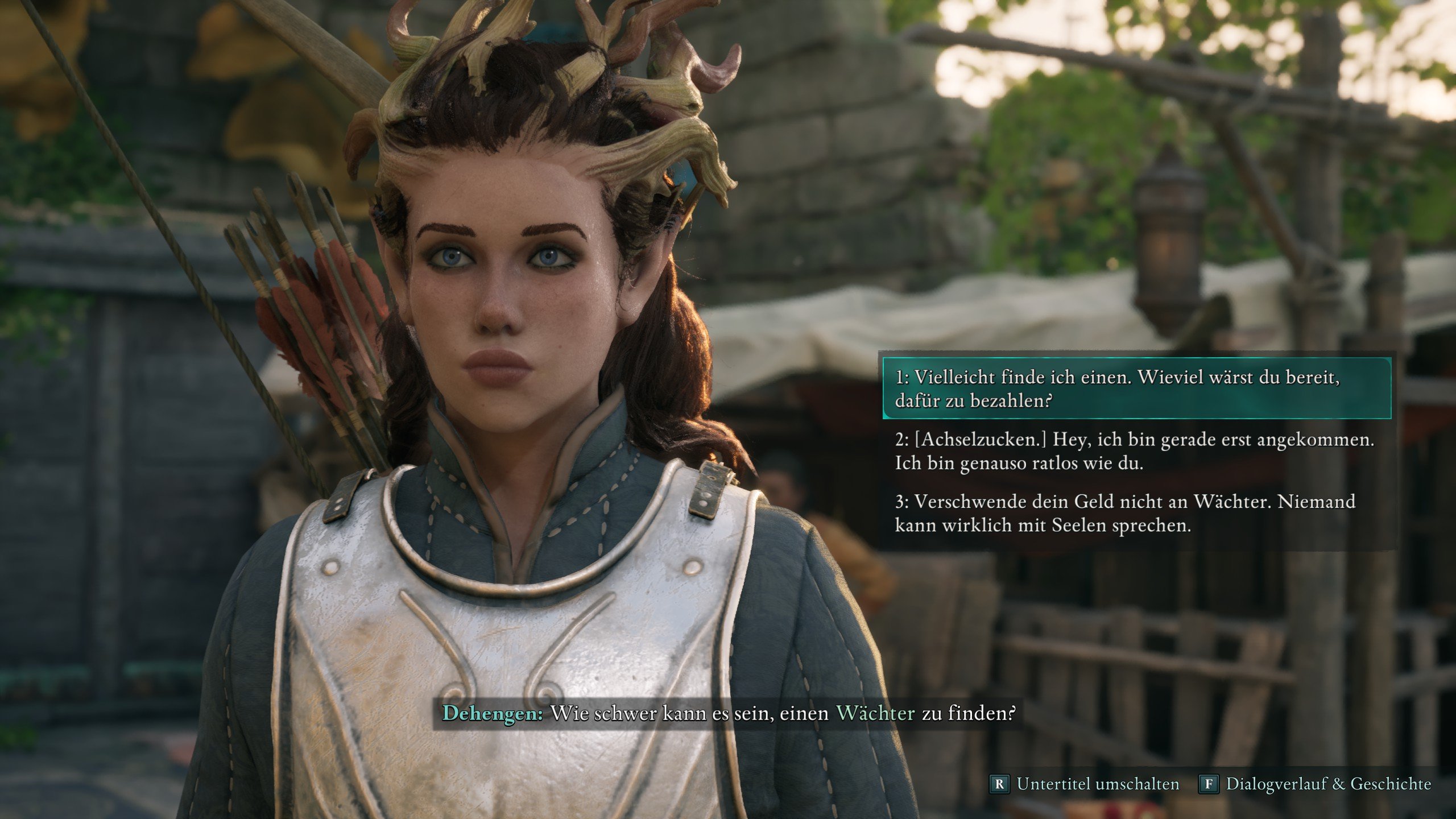Pick the reply 'Verschwende dein Geld nicht an Wächter'
Screen dimensions: 1456x819
pyautogui.click(x=1125, y=513)
